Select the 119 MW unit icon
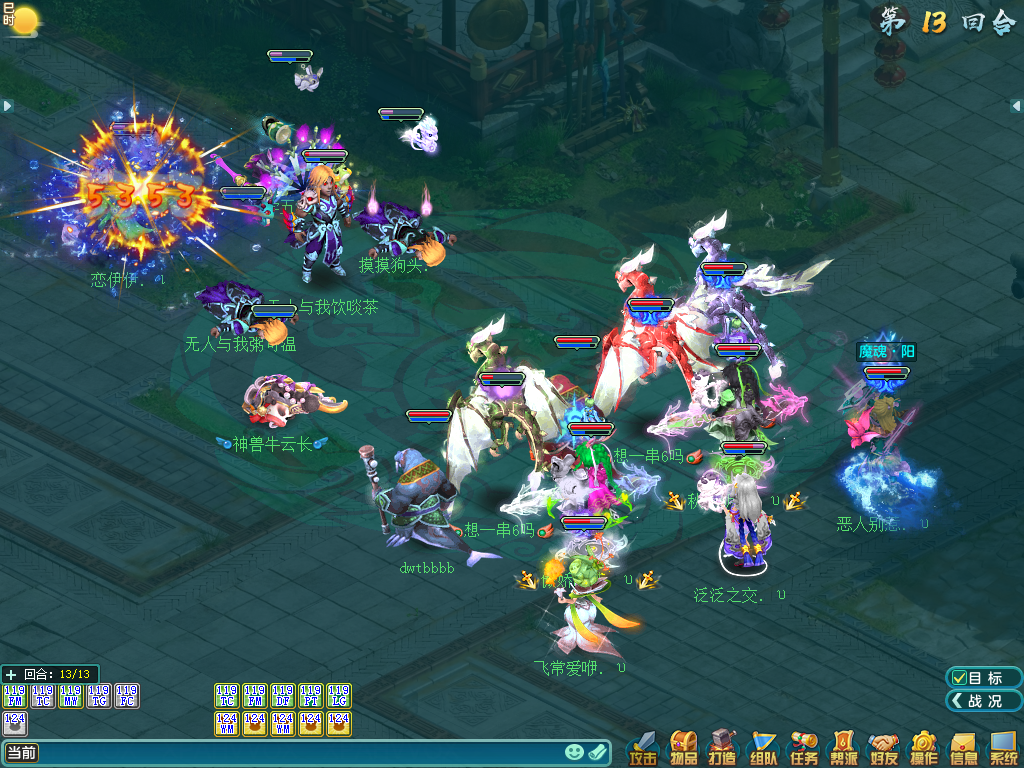 coord(71,695)
